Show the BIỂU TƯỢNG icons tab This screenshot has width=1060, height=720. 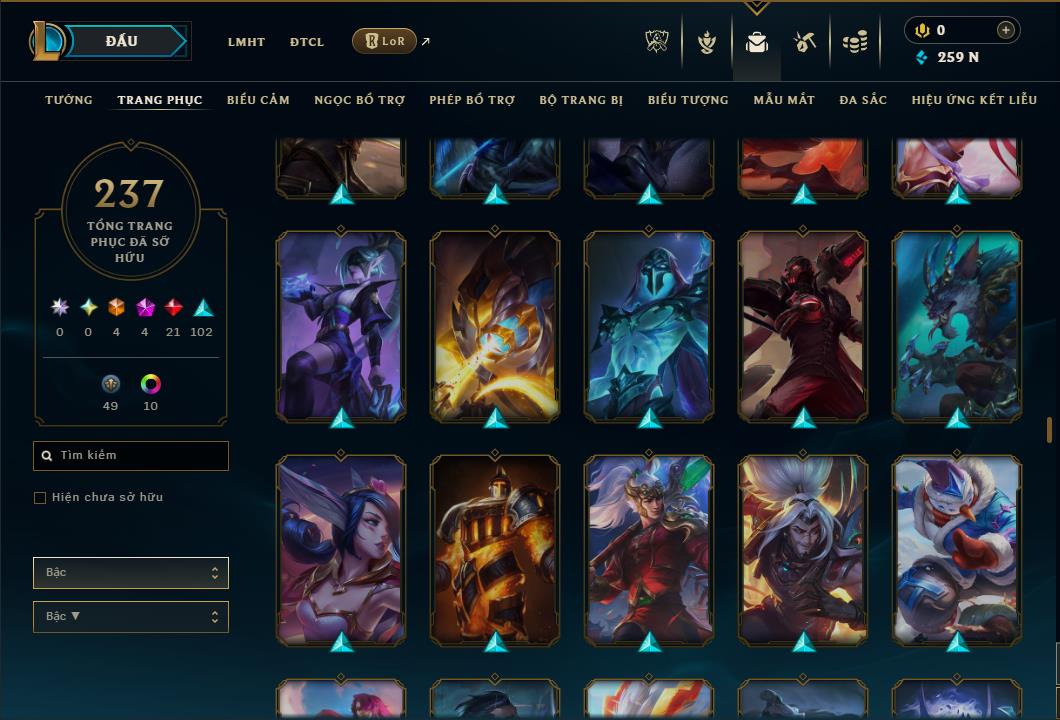point(688,100)
